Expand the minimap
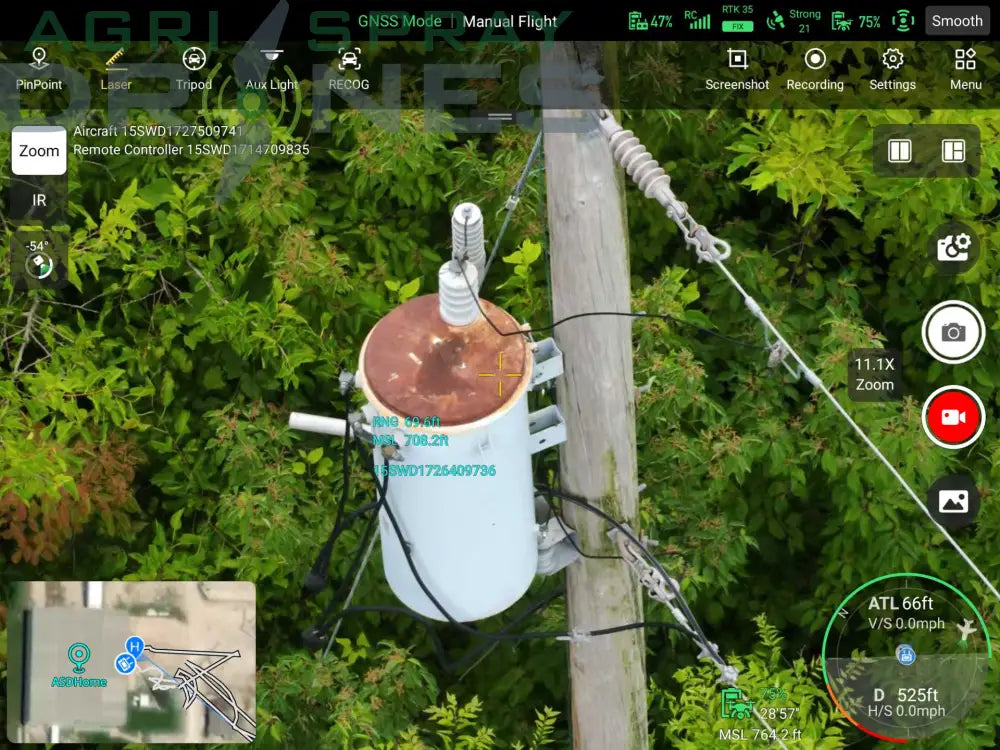The width and height of the screenshot is (1000, 750). 132,661
